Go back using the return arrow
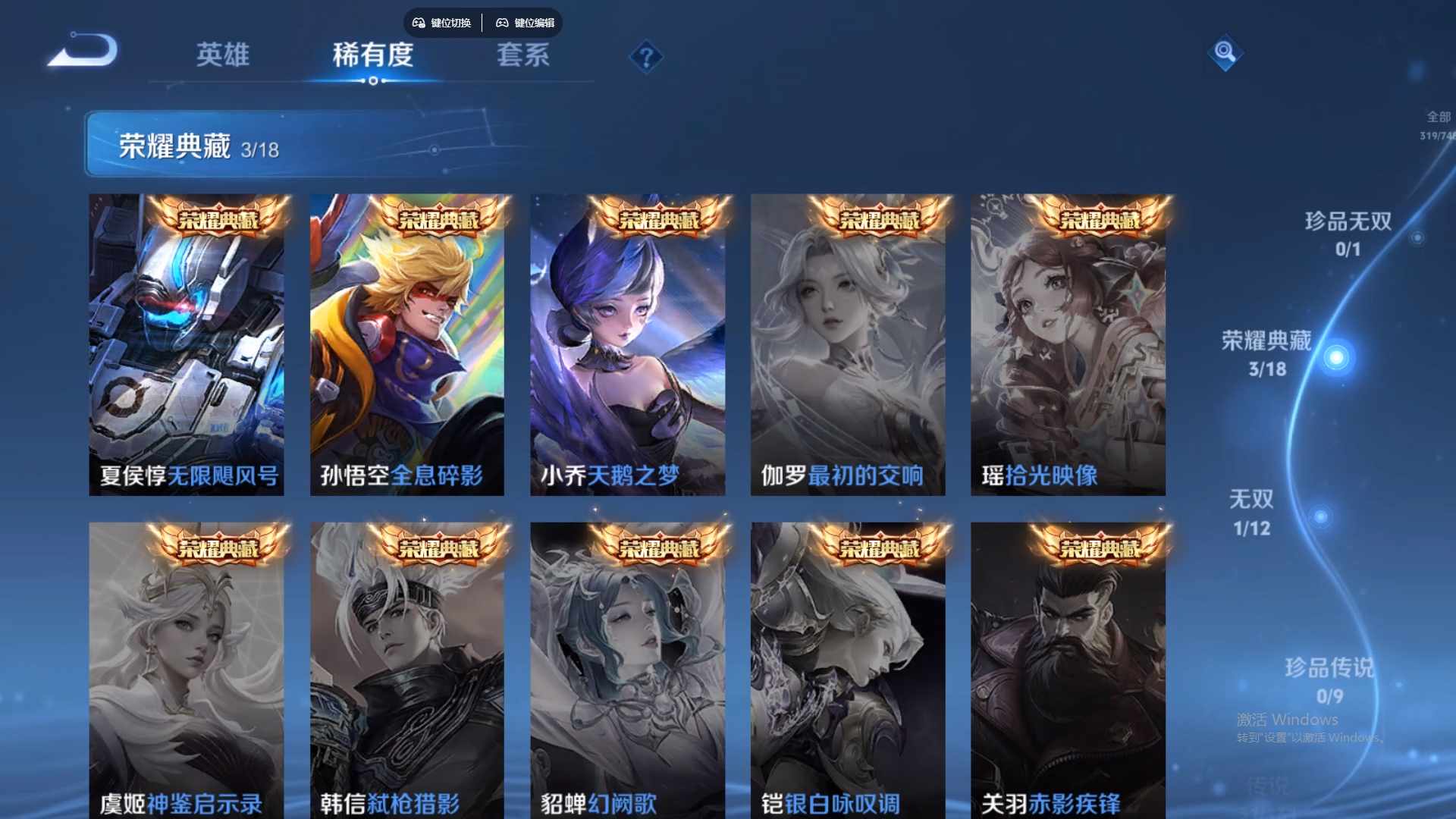Screen dimensions: 1456x819 click(83, 52)
